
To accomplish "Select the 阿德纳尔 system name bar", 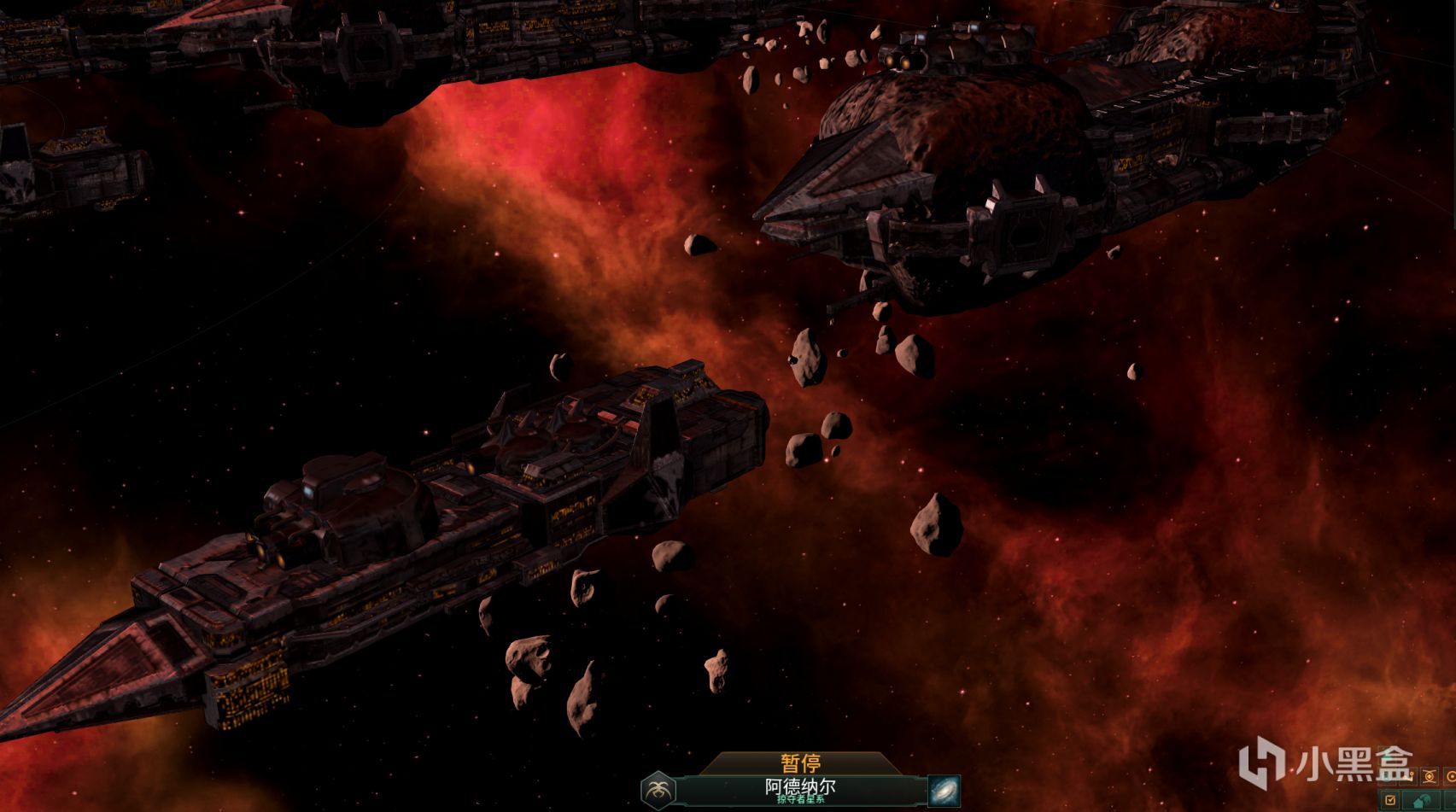I will point(800,790).
